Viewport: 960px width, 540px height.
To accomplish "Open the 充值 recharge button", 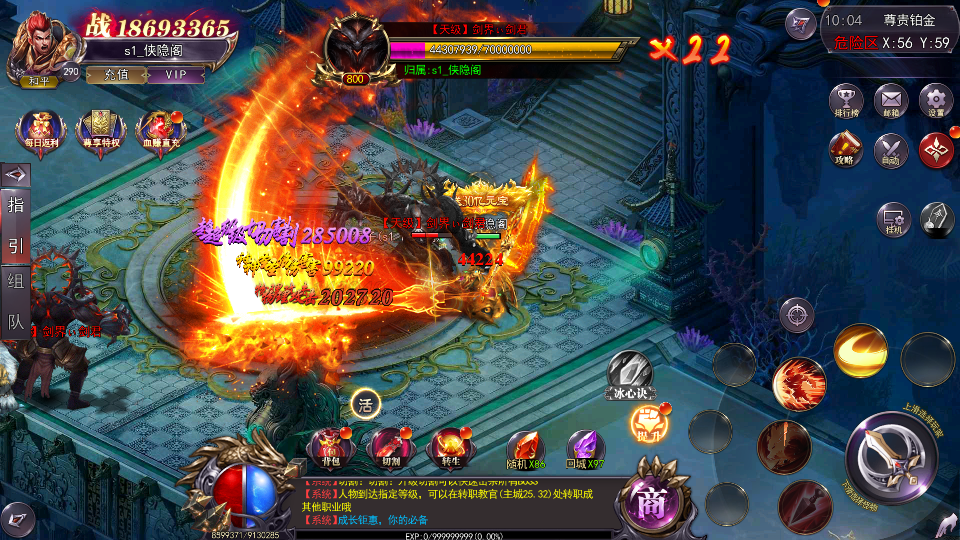I will (116, 75).
